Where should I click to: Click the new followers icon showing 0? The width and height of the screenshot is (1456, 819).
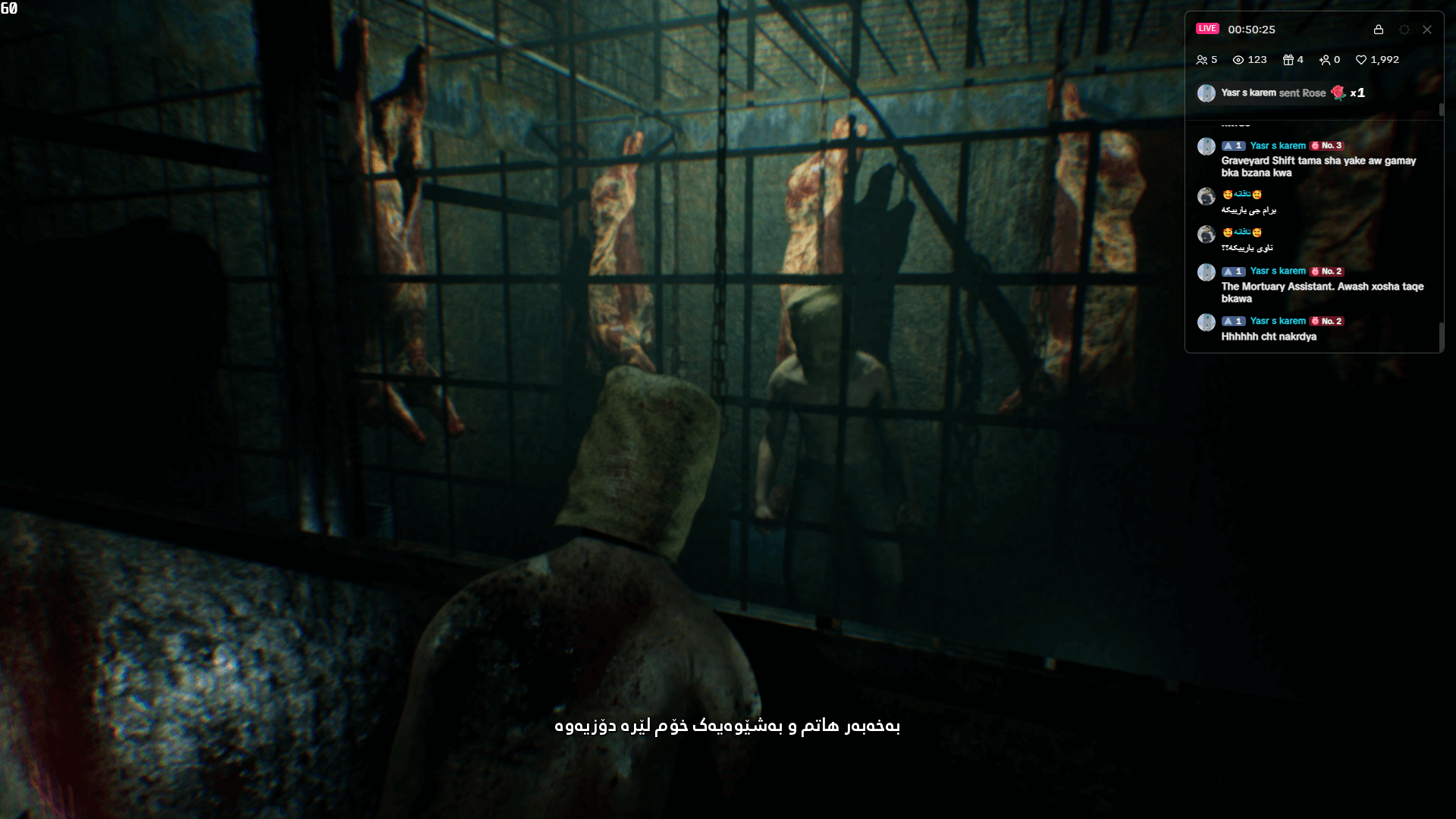1326,59
